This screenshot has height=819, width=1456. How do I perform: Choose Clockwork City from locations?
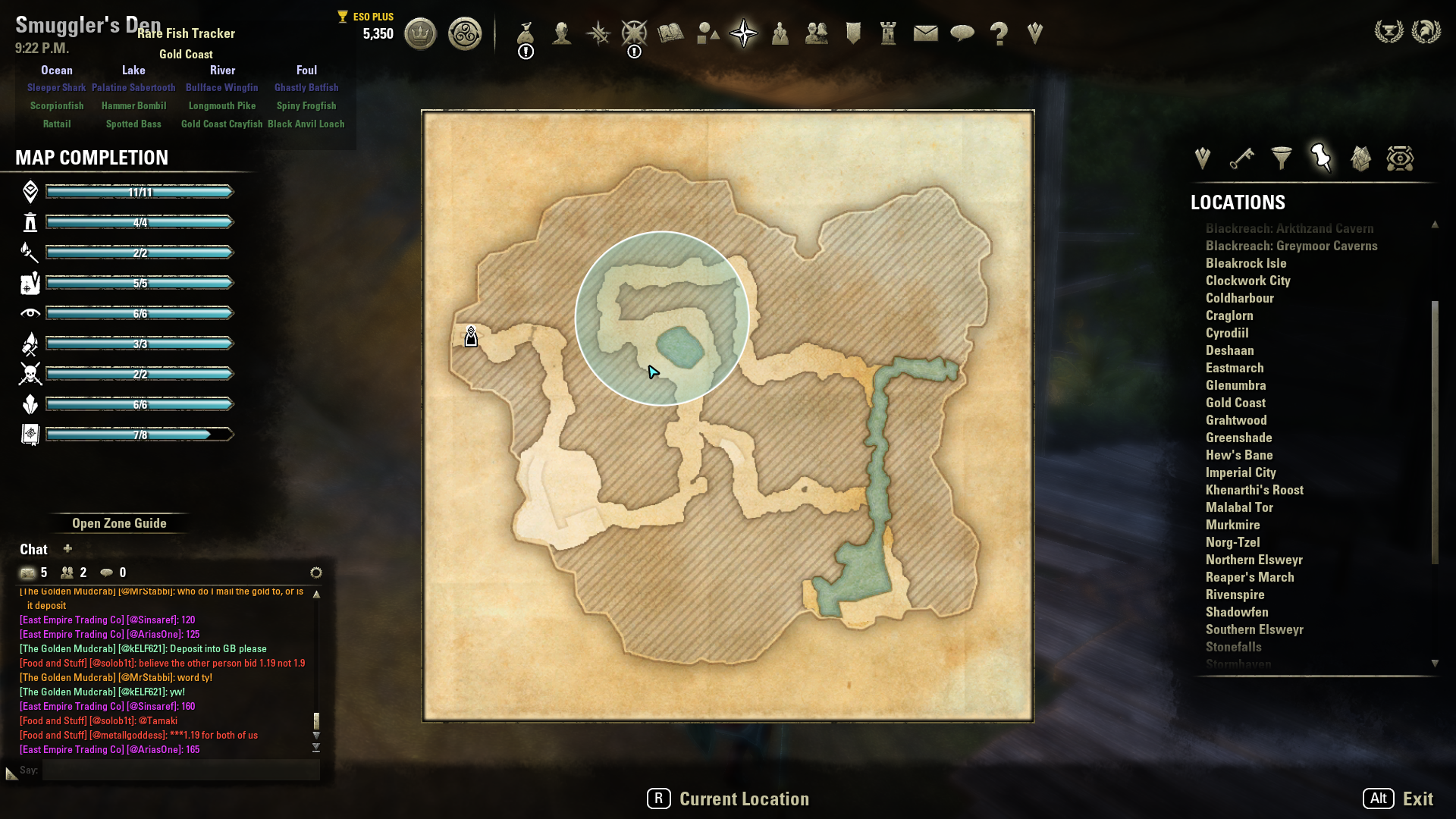(1247, 281)
